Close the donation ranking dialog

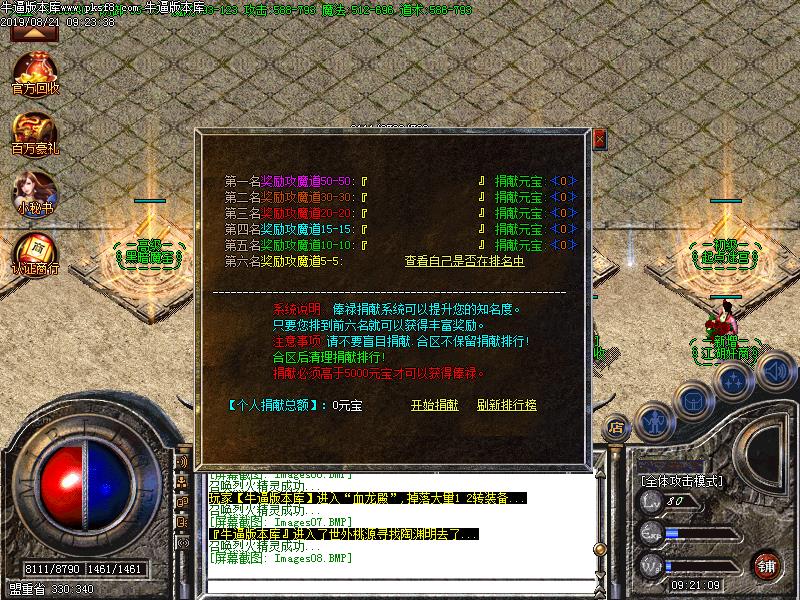coord(599,139)
